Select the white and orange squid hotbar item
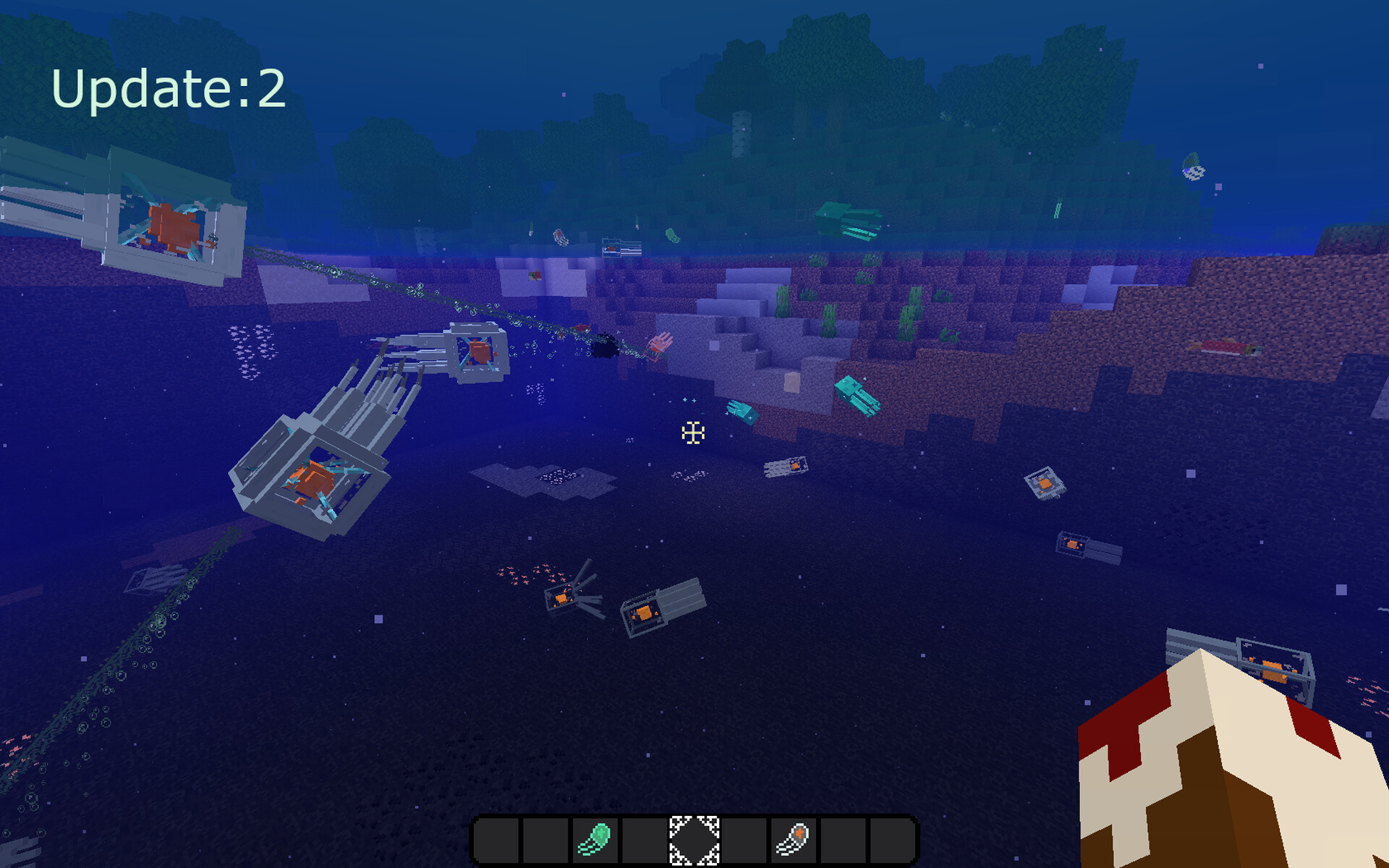 pos(793,840)
